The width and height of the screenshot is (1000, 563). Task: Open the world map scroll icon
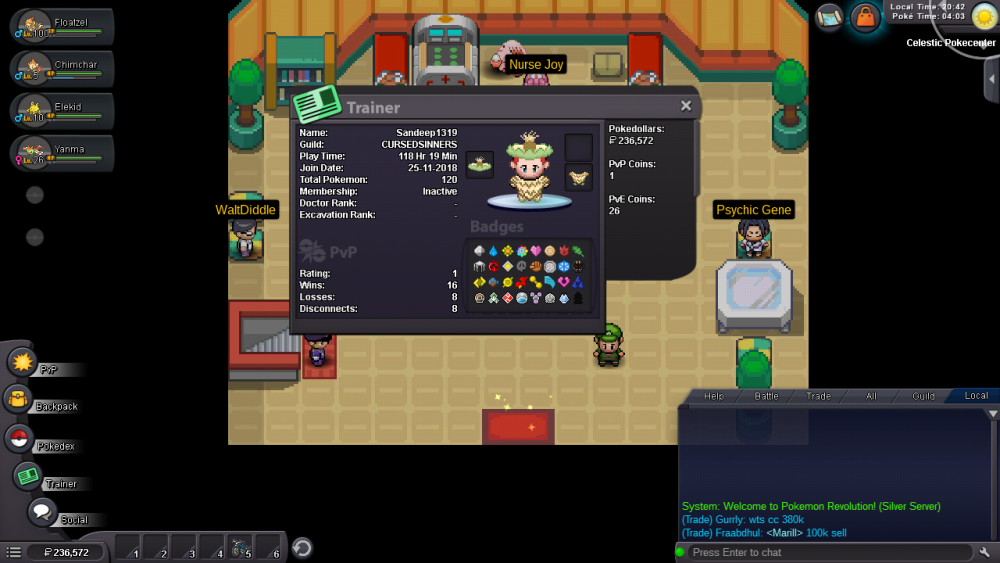[829, 16]
